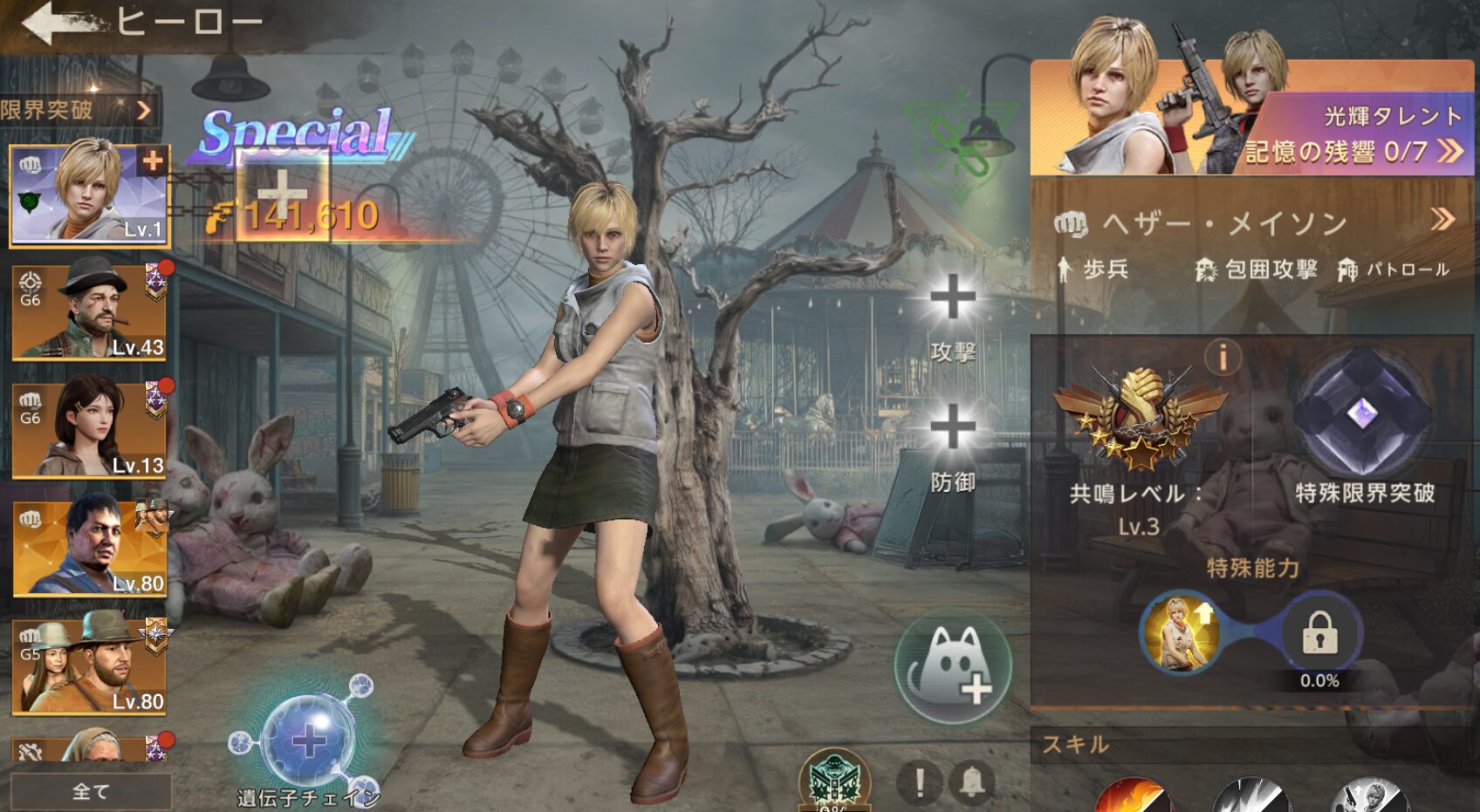Image resolution: width=1480 pixels, height=812 pixels.
Task: Open the 光輝タレント 記憶の残響 banner
Action: (1251, 119)
